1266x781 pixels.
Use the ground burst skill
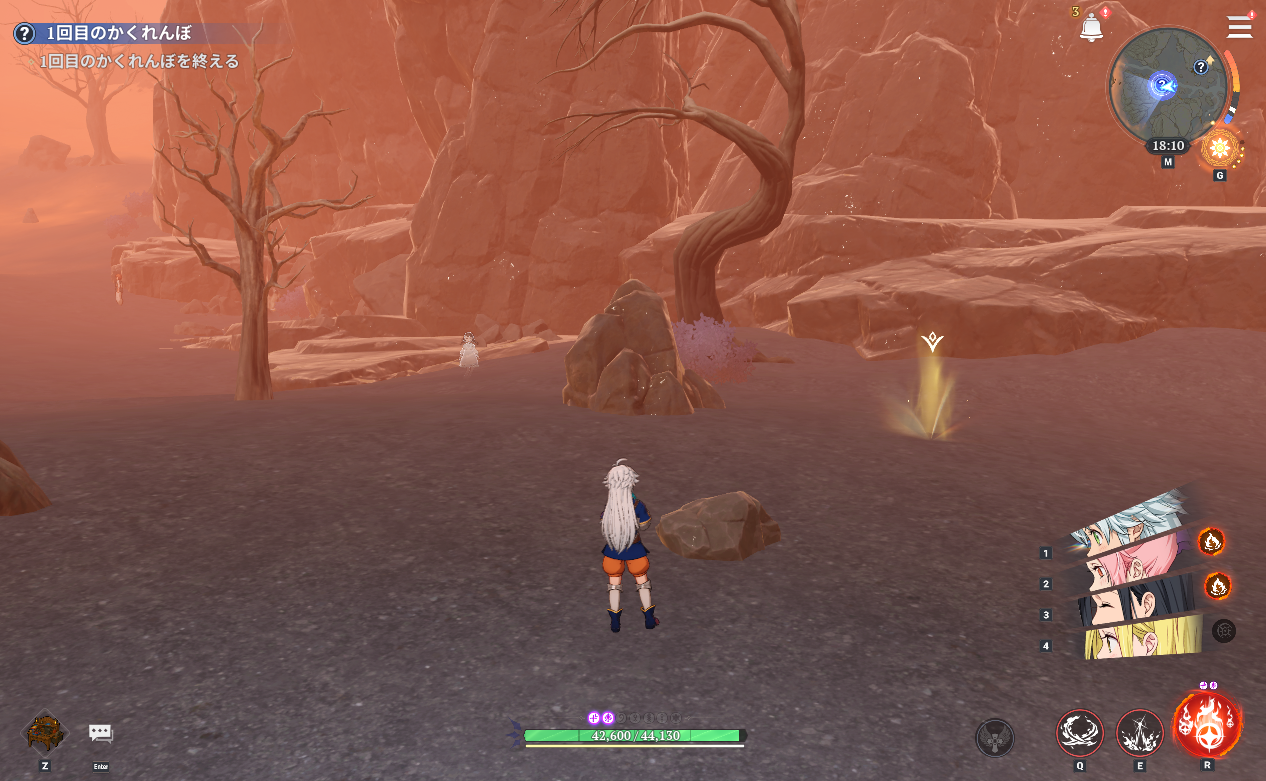coord(1139,733)
